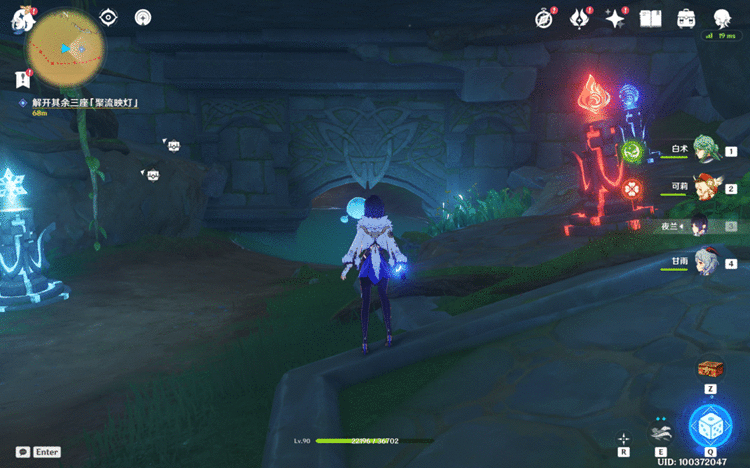
Task: Open the Paimon menu
Action: coord(17,17)
